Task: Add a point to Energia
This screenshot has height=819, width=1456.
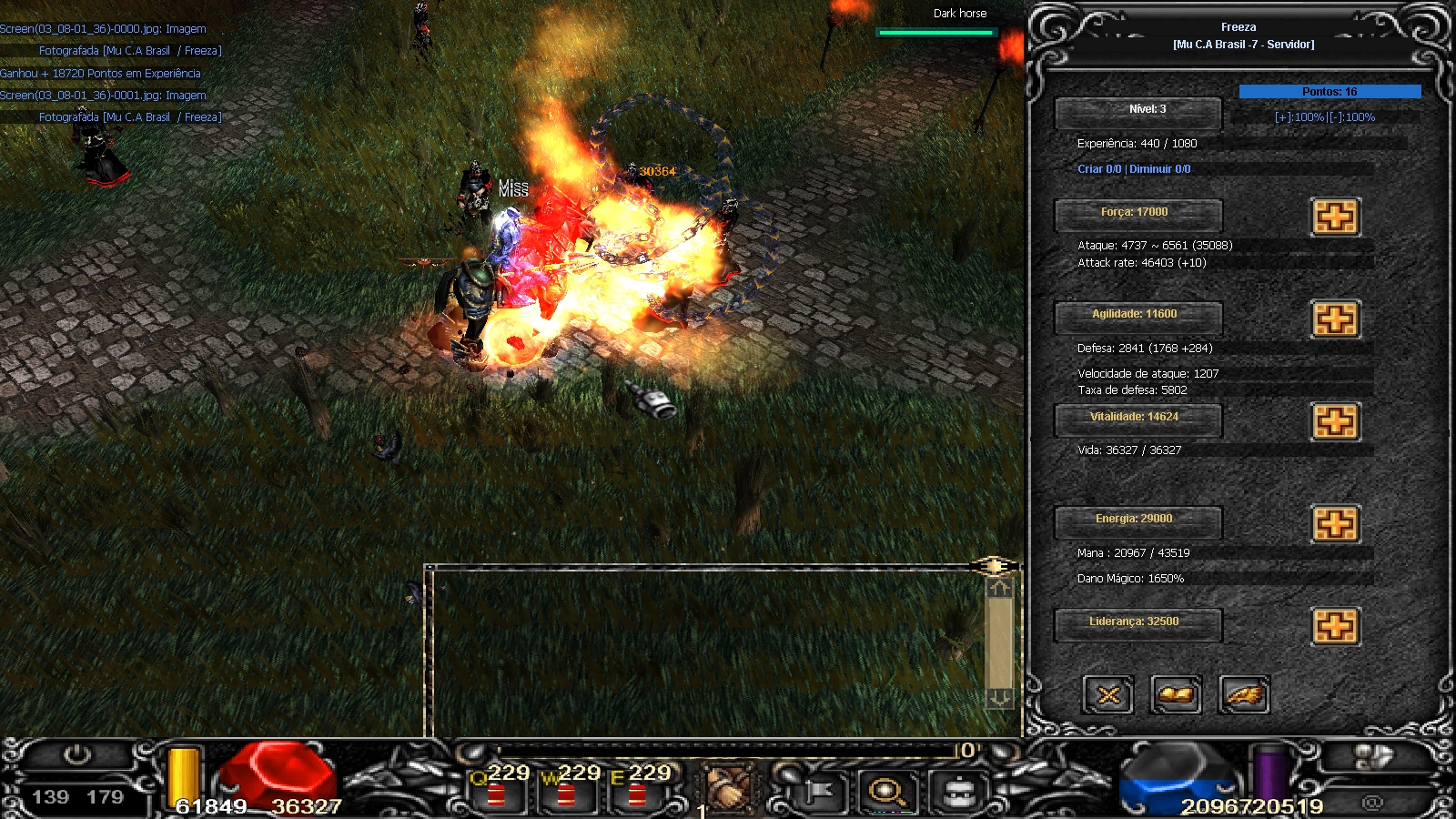Action: point(1335,524)
